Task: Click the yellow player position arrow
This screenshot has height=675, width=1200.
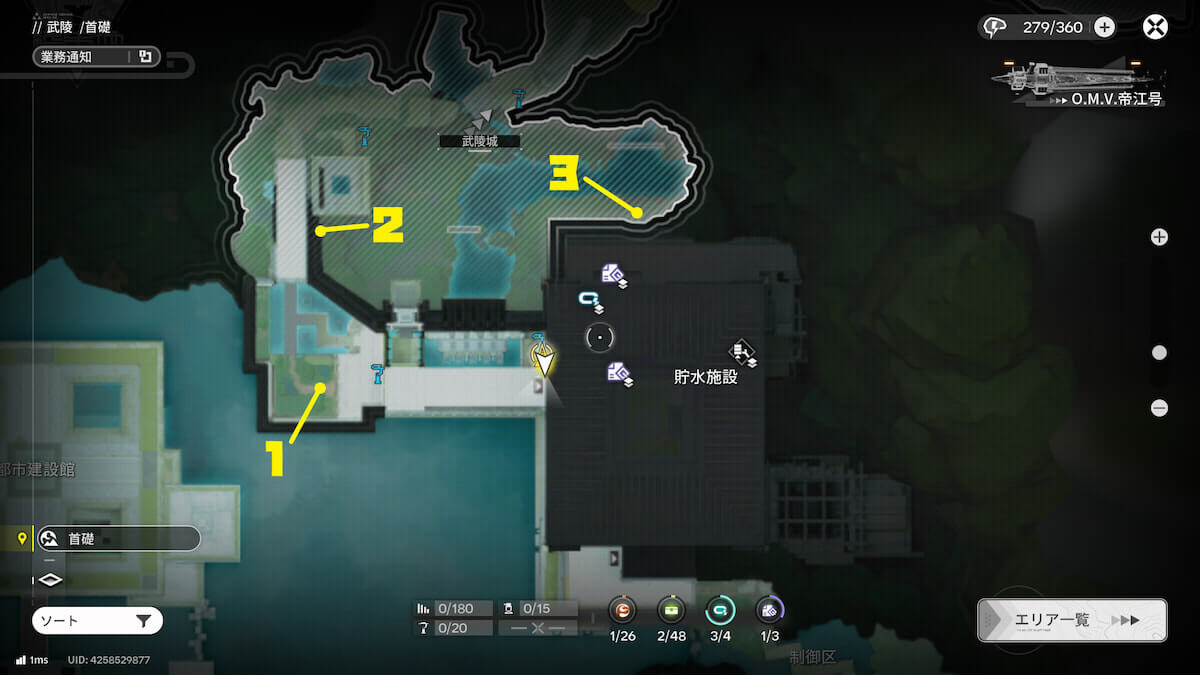Action: (x=543, y=360)
